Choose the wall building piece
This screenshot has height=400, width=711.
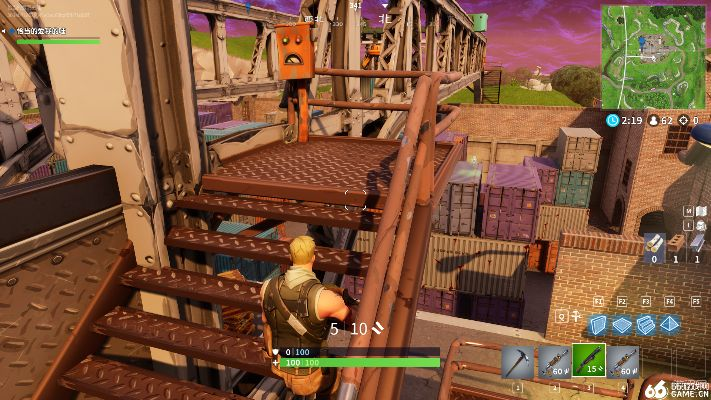click(598, 324)
